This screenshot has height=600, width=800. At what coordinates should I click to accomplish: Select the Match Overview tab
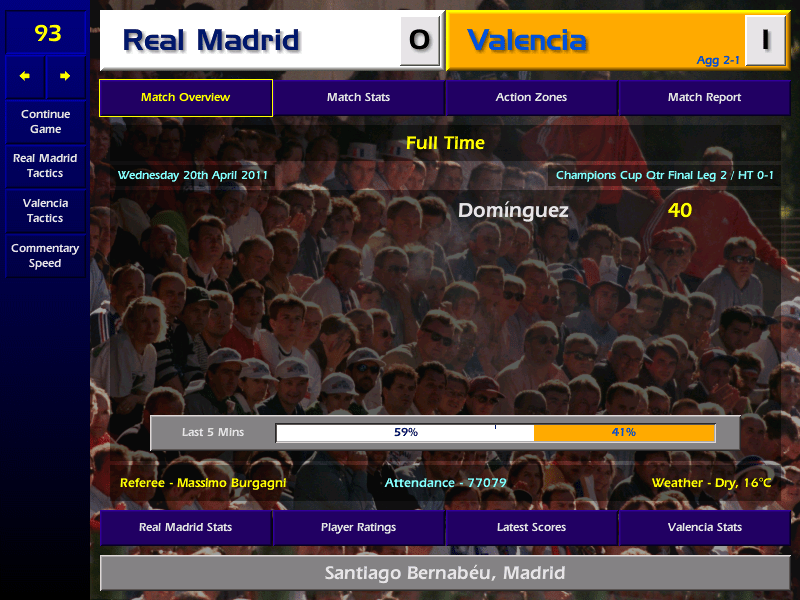tap(186, 98)
